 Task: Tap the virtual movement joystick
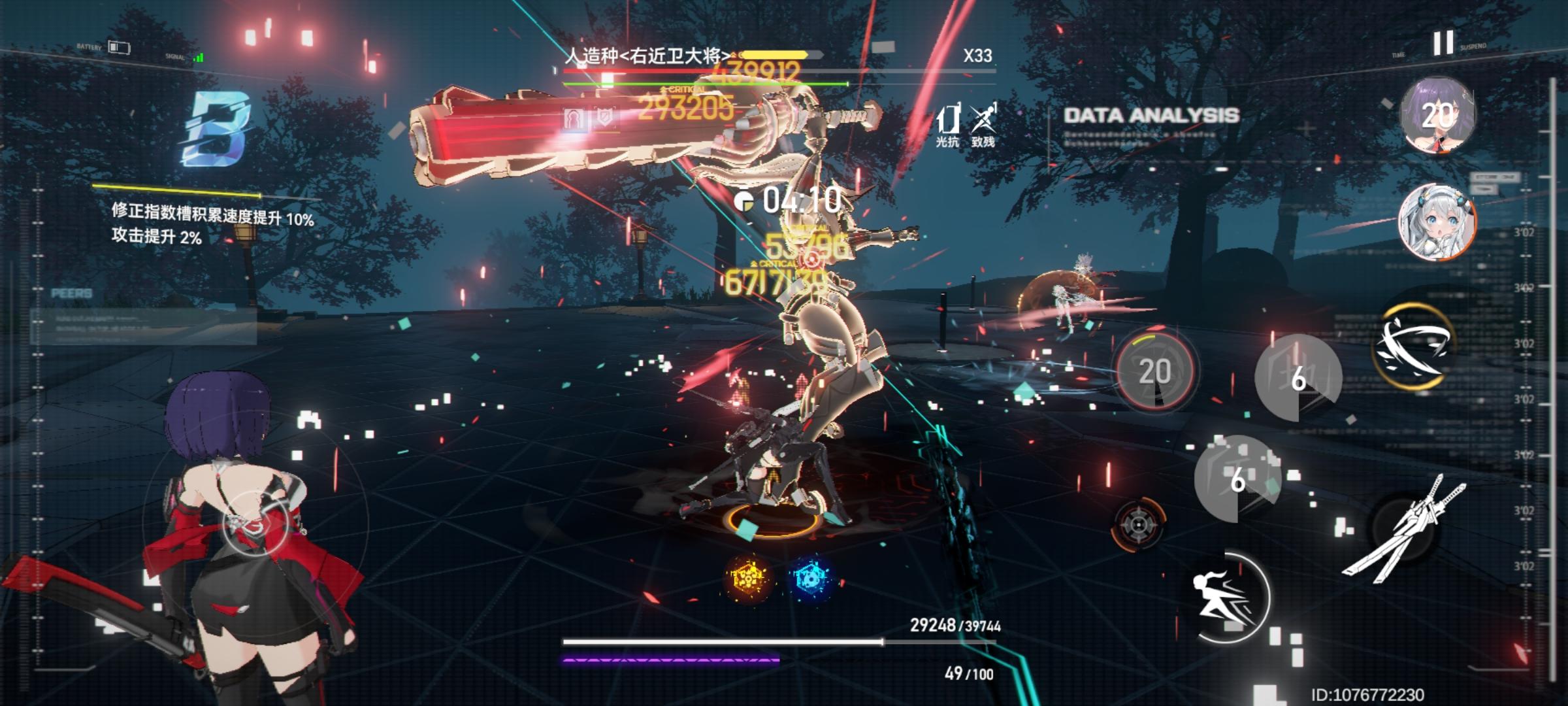tap(253, 522)
